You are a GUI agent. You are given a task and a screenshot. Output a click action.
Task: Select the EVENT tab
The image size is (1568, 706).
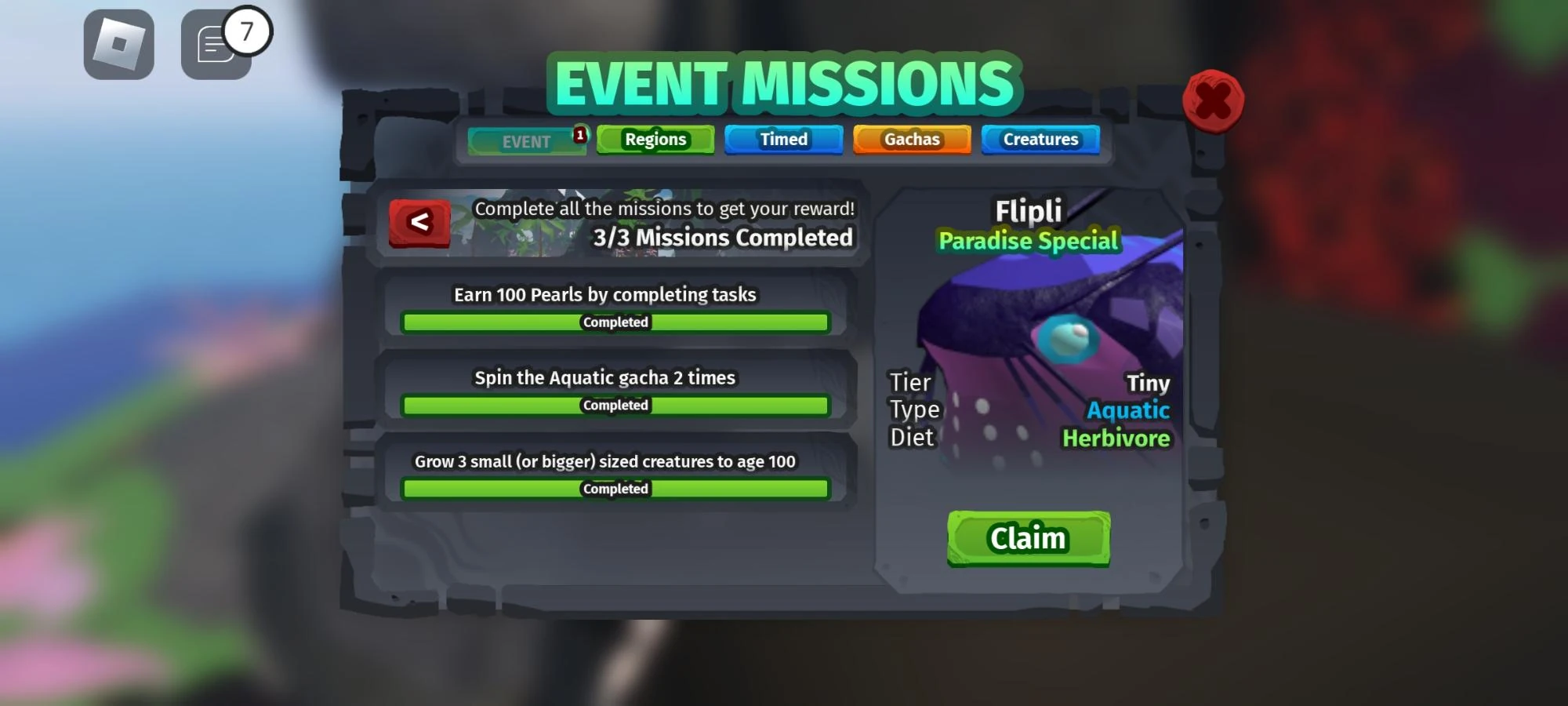tap(525, 141)
